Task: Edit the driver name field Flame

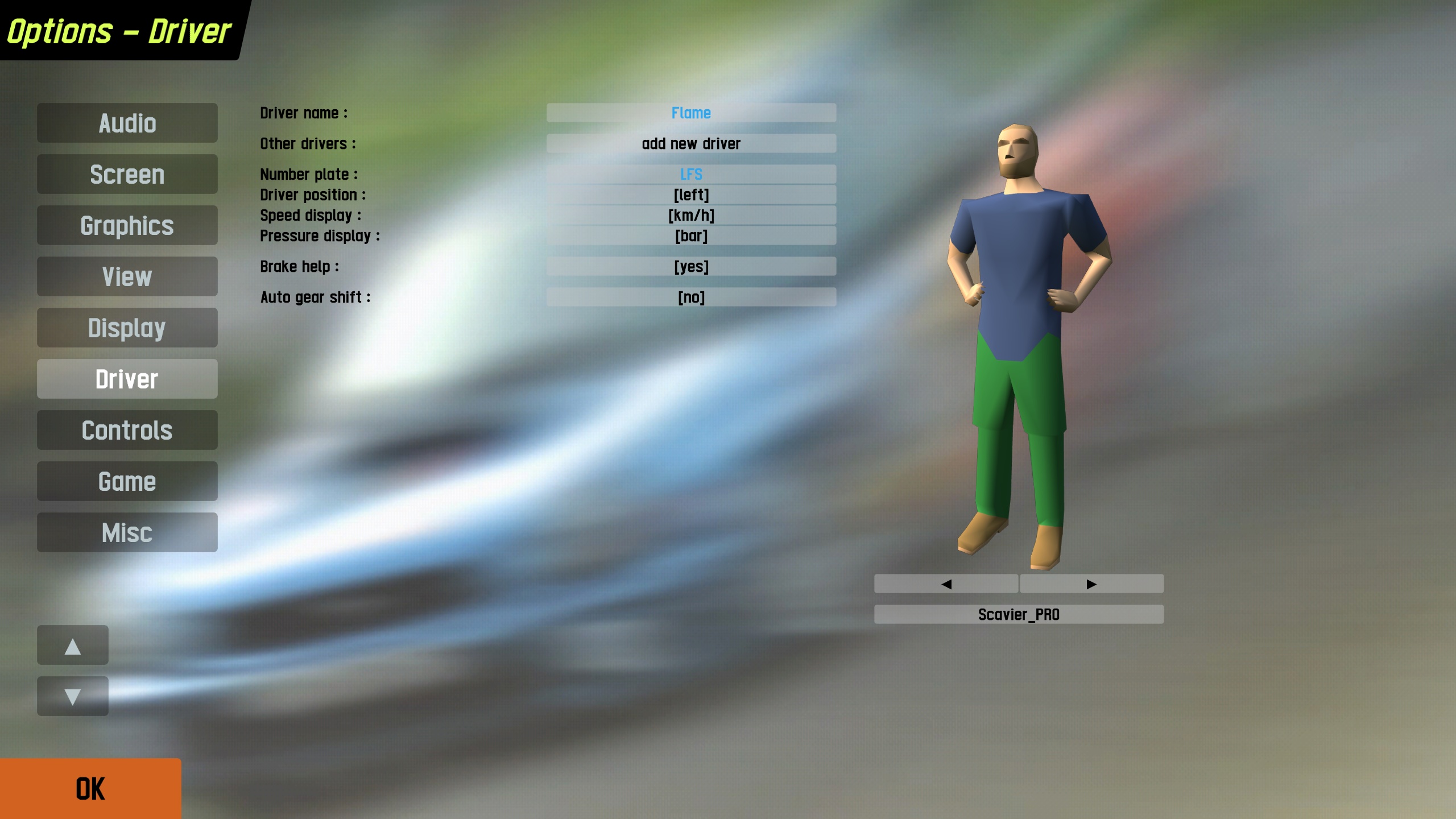Action: coord(691,113)
